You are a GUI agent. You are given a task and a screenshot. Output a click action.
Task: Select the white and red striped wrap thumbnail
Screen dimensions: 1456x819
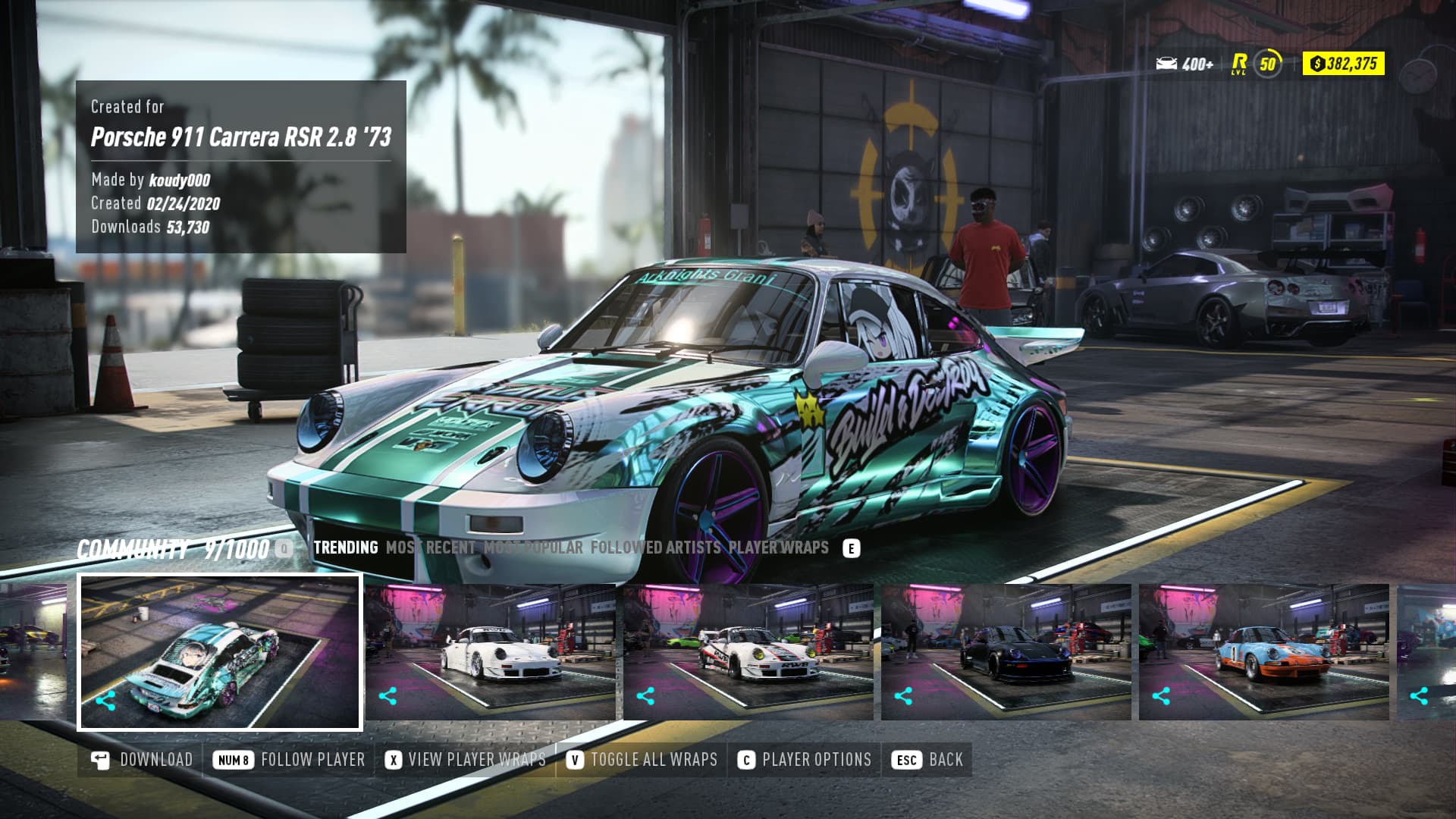[748, 652]
